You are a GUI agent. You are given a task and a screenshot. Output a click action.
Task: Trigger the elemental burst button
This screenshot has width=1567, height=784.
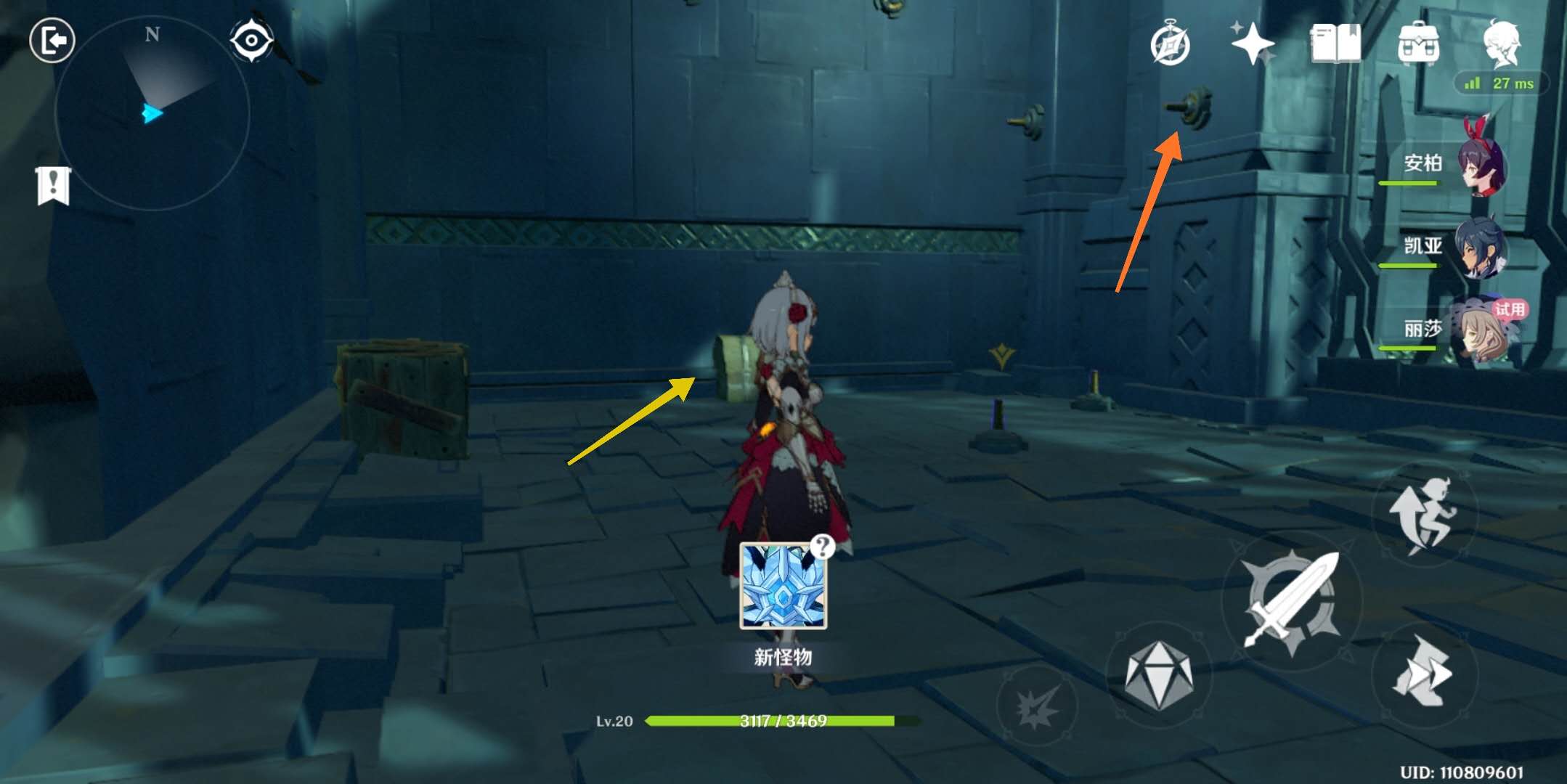tap(1036, 705)
